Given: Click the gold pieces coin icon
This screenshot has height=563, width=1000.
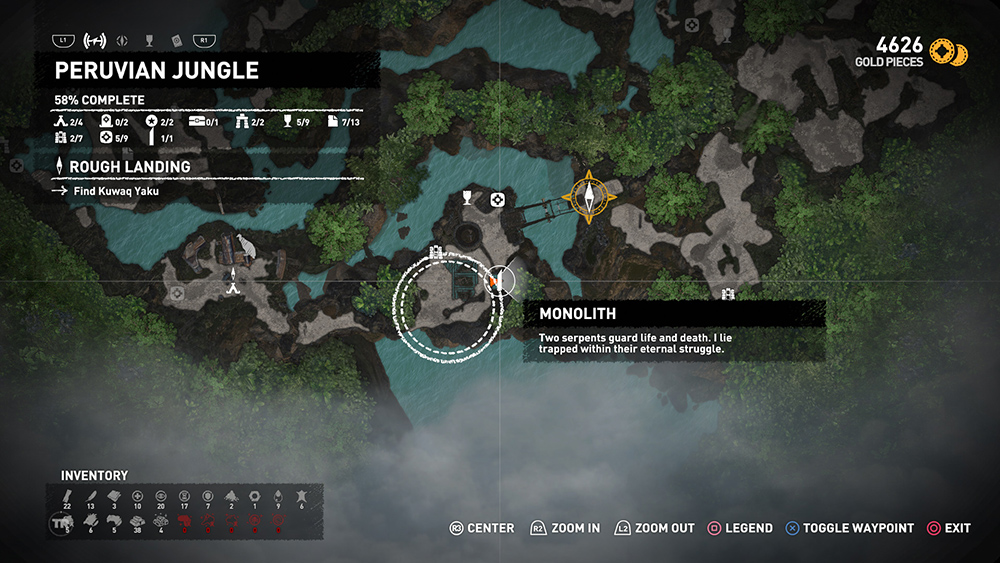Looking at the screenshot, I should click(x=948, y=52).
